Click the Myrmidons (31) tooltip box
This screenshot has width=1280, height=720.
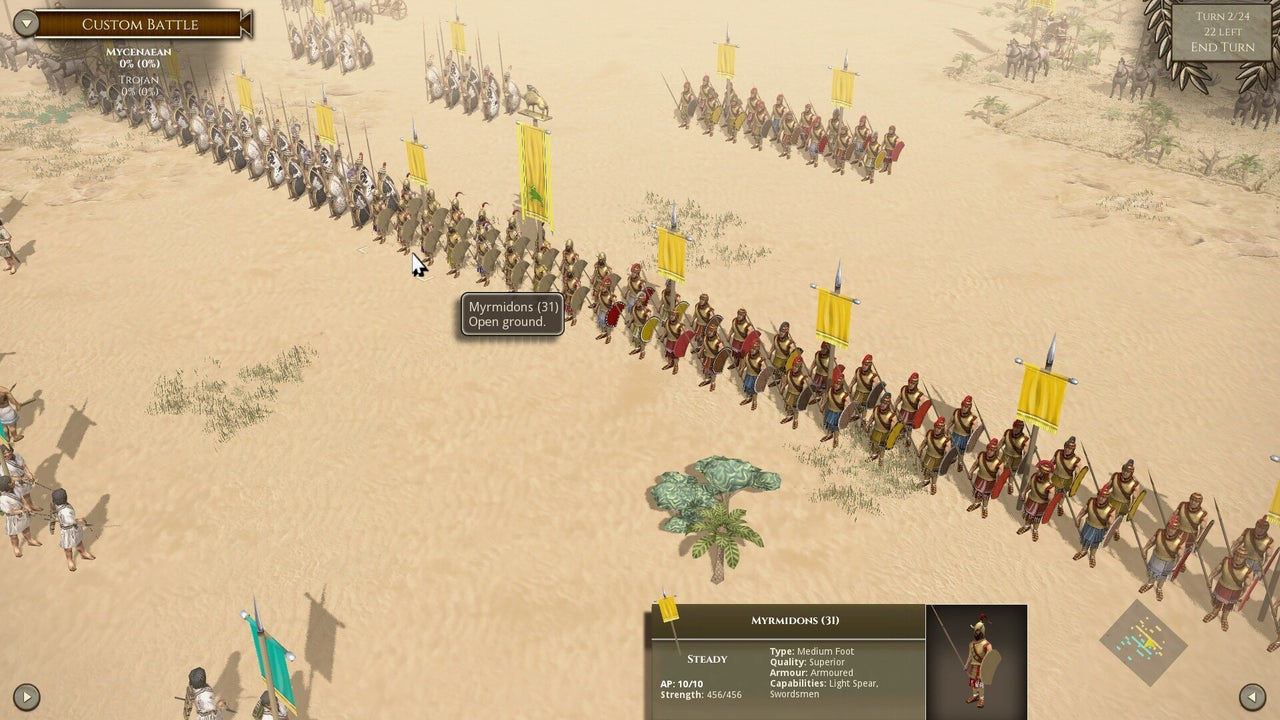tap(512, 314)
